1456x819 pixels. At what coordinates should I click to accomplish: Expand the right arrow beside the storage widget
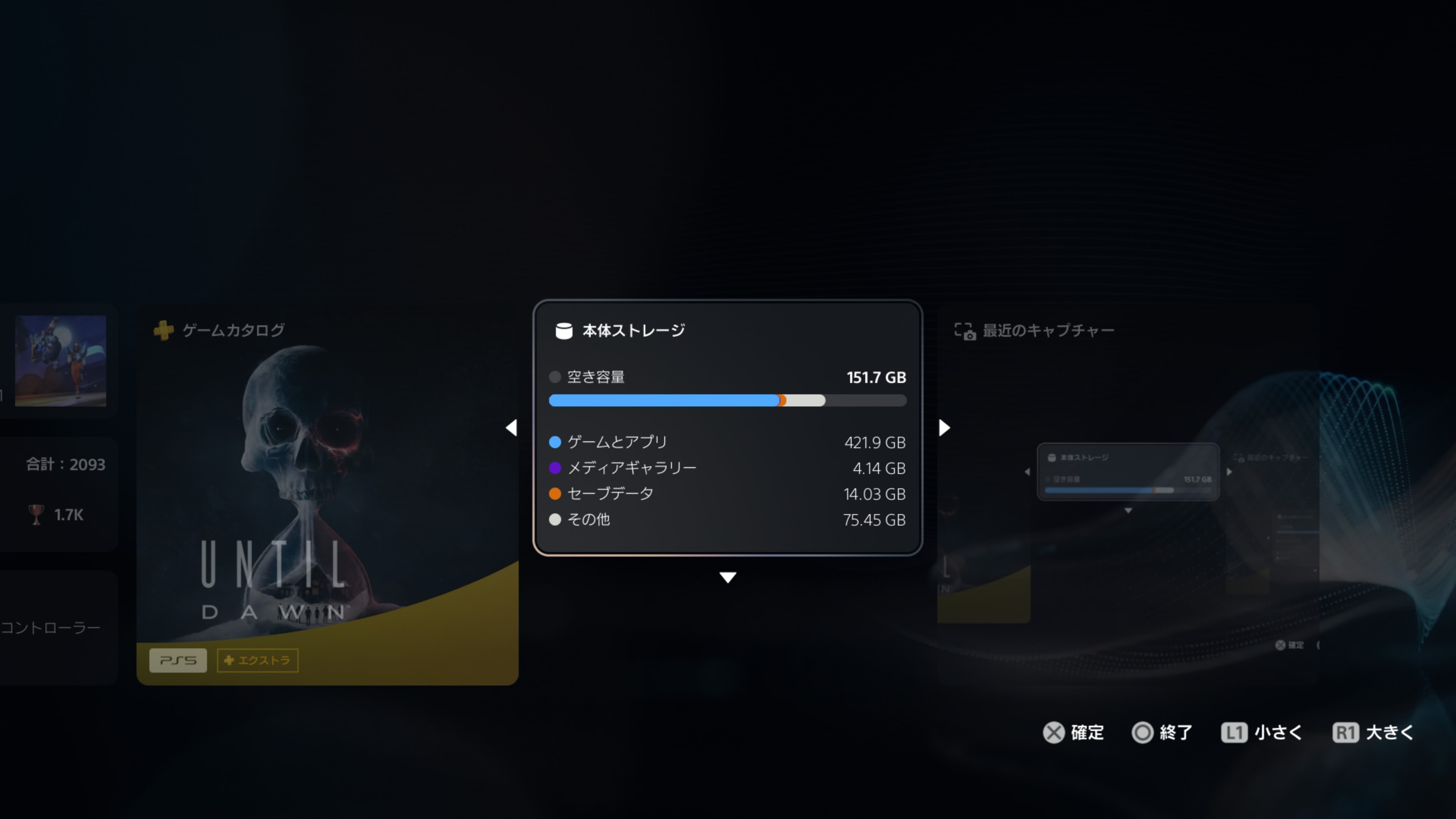[944, 428]
